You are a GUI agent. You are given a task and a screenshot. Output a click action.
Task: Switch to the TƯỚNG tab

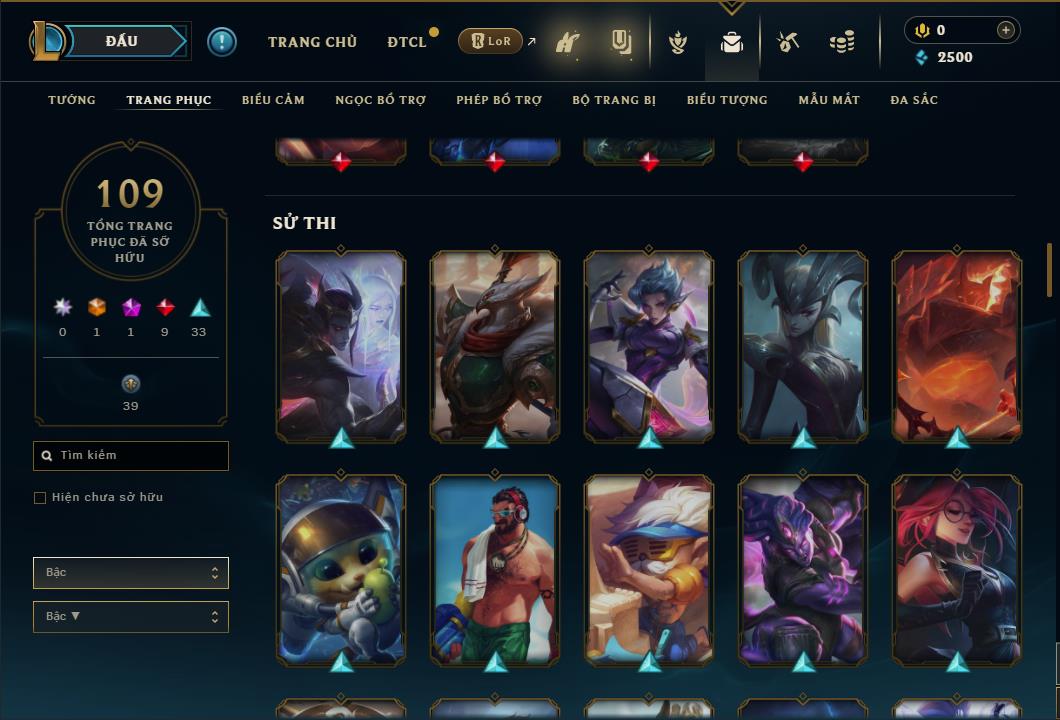tap(72, 100)
